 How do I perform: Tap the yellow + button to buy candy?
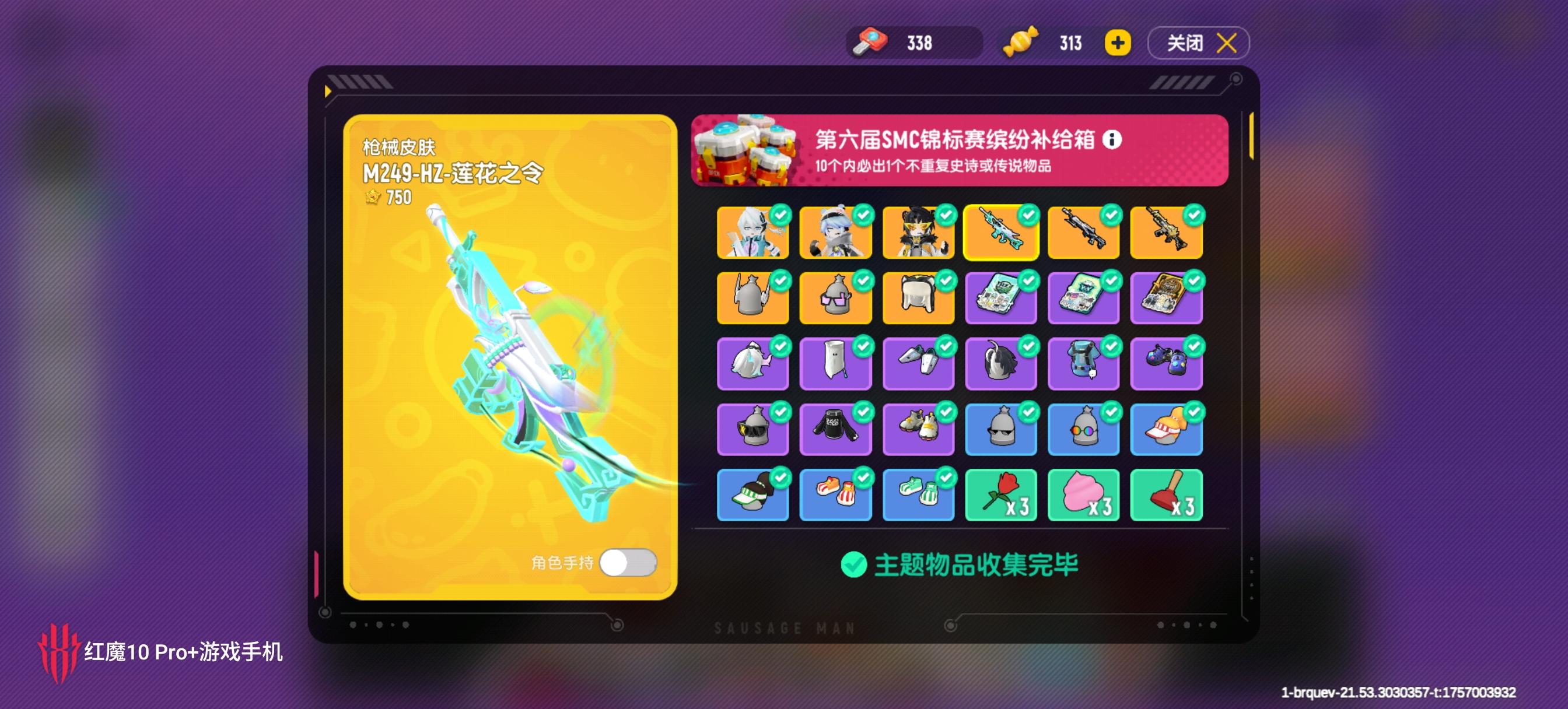coord(1116,43)
